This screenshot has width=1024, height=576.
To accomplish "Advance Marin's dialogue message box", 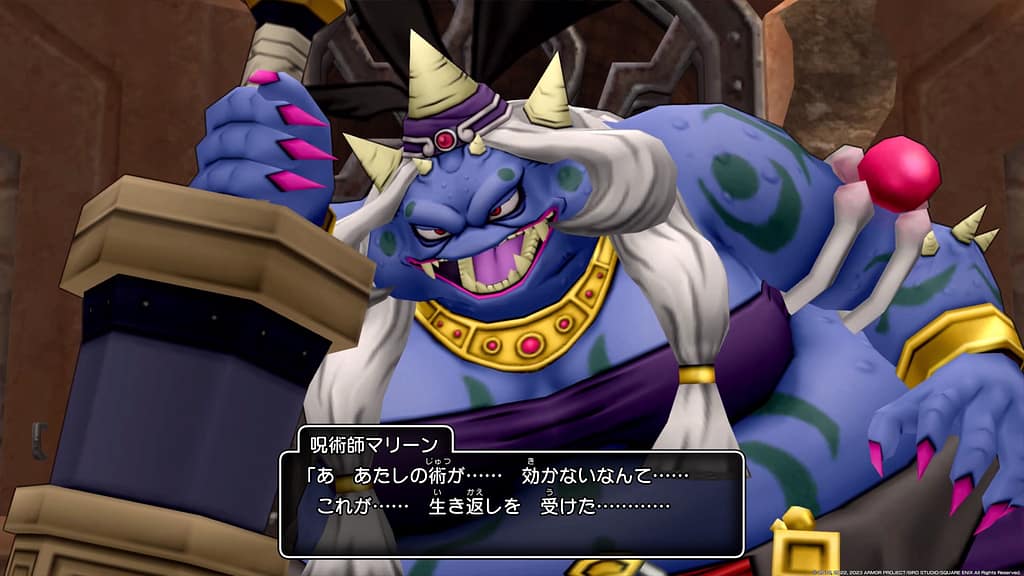I will pos(511,503).
